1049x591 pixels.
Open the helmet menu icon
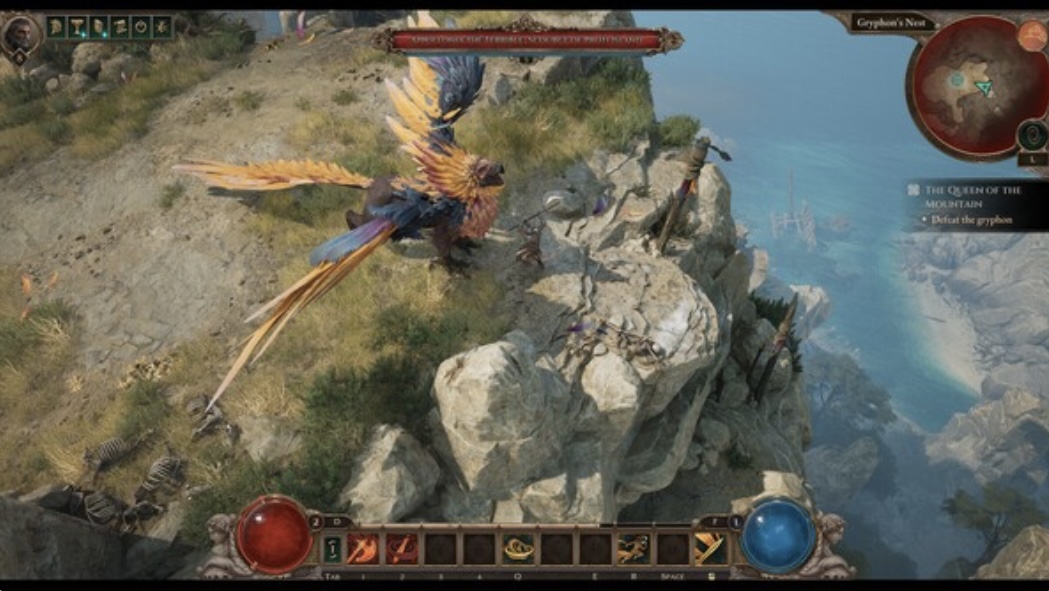[x=57, y=27]
